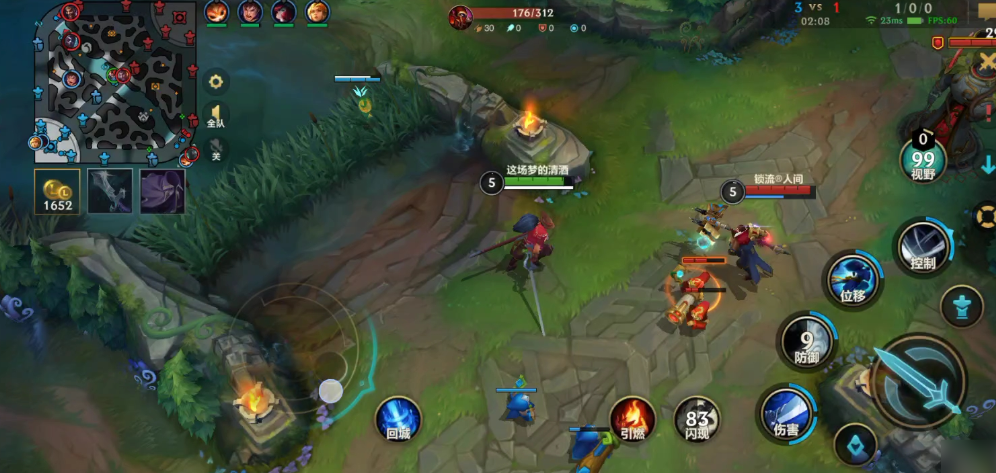
Task: Open settings with the gear icon
Action: (x=215, y=81)
